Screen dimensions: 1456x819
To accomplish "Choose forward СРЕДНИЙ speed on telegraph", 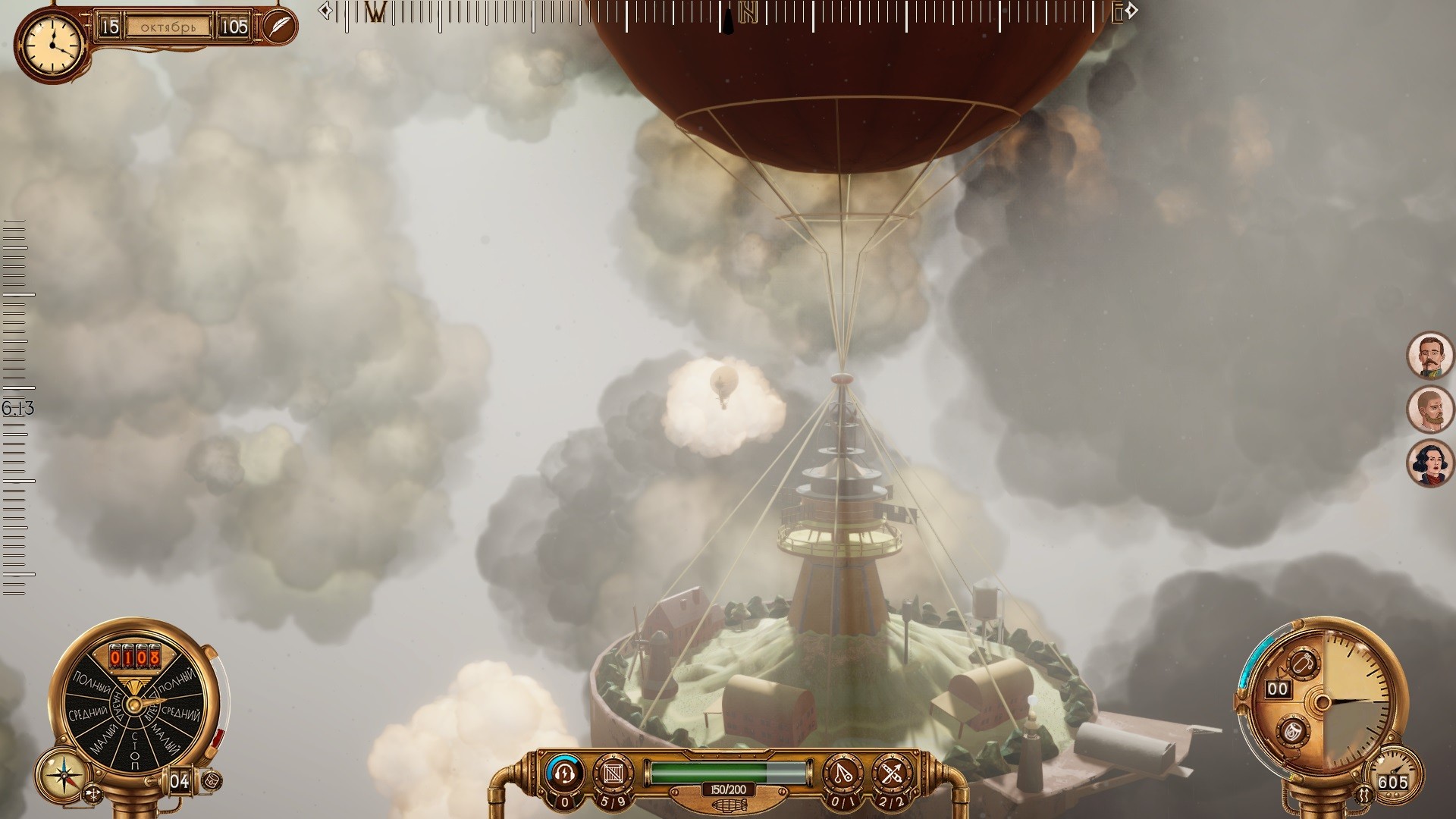I will [182, 714].
